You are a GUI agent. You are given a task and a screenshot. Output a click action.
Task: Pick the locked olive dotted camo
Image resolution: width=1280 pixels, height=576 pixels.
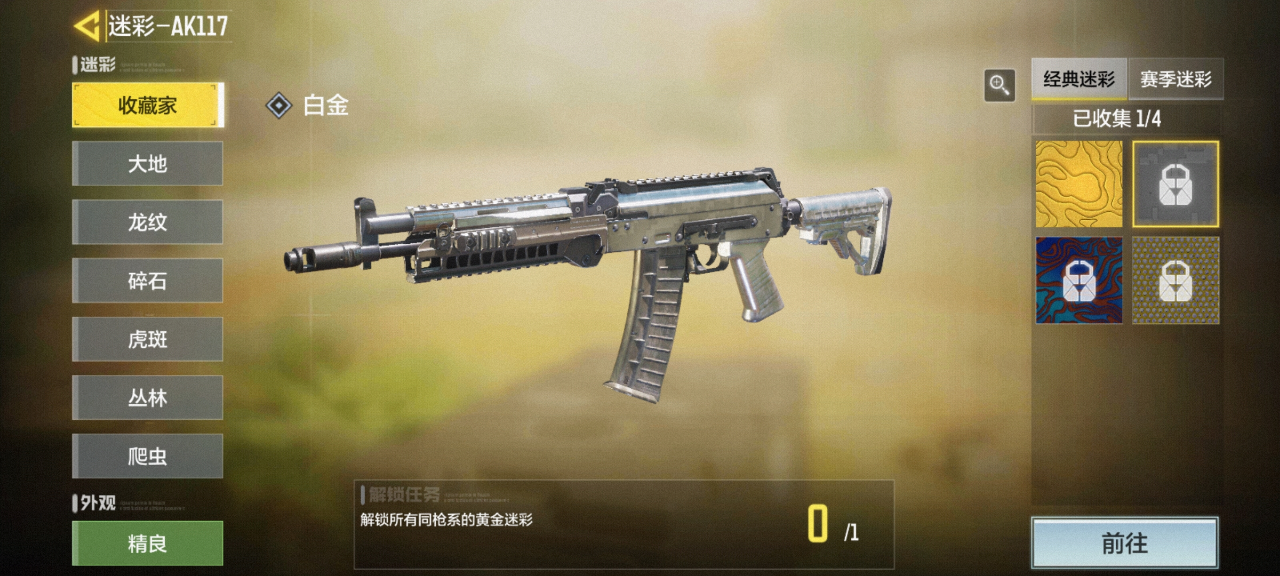click(x=1176, y=280)
